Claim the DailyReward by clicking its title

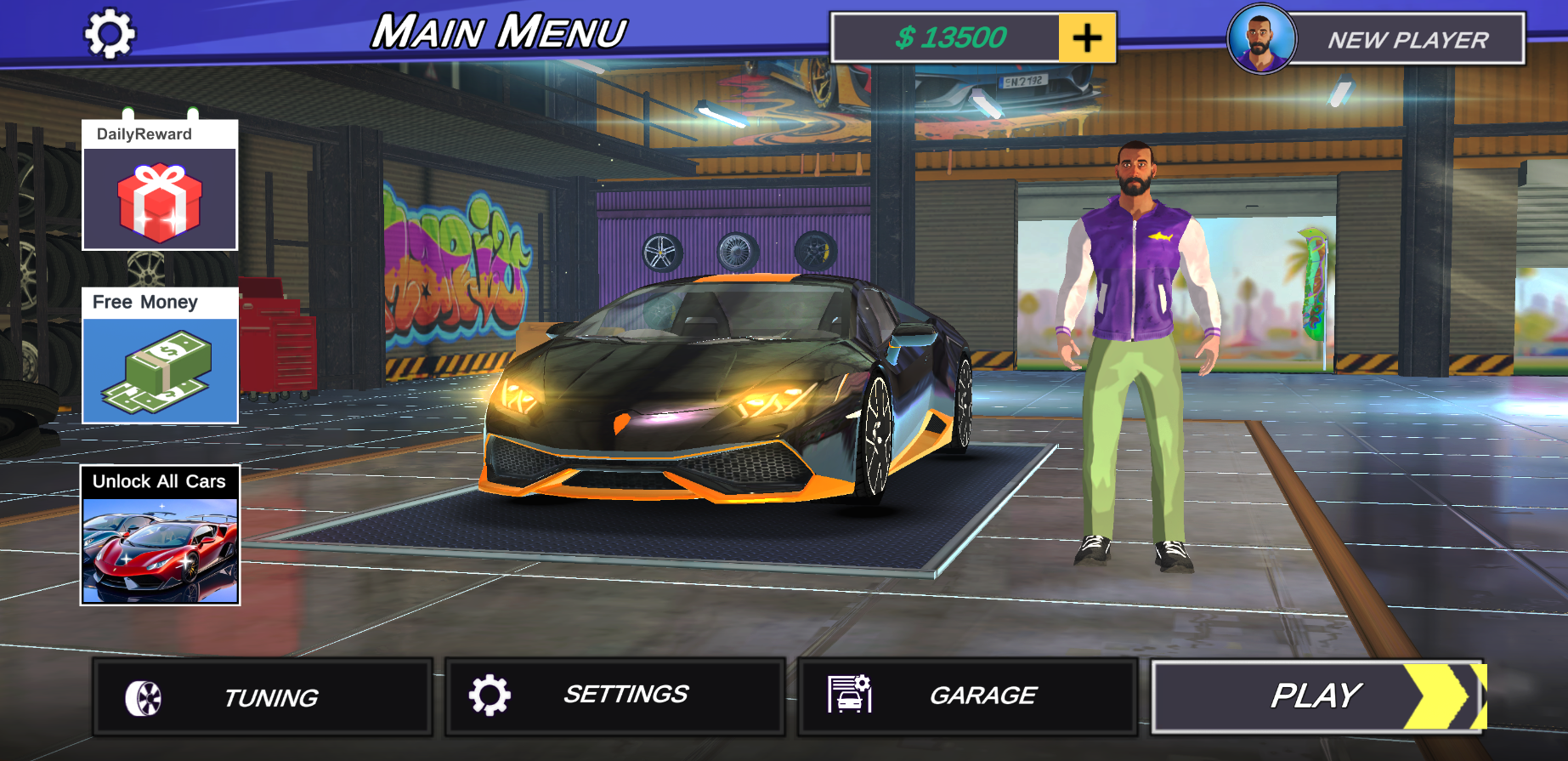coord(143,133)
